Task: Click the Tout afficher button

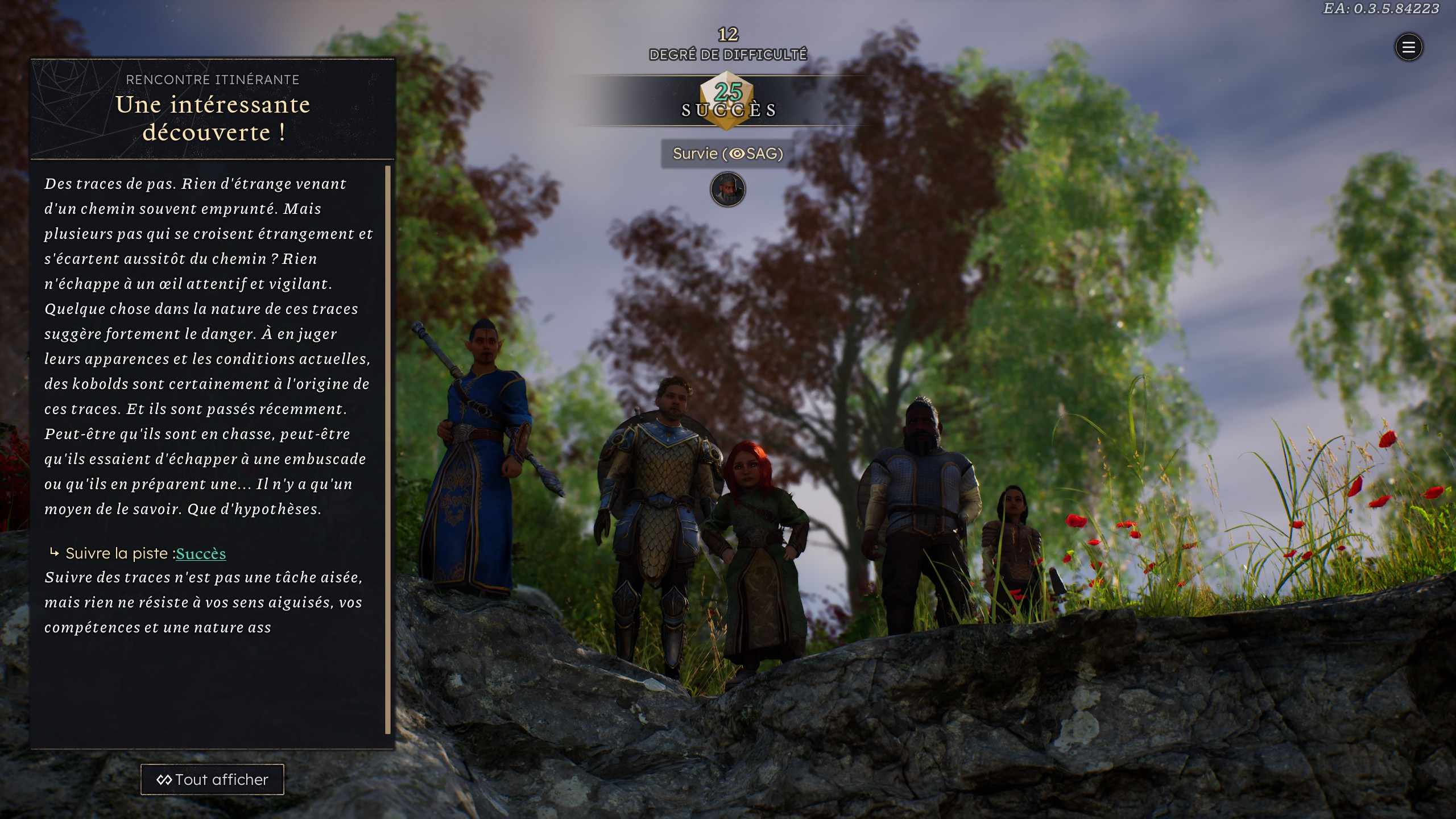Action: pos(212,779)
